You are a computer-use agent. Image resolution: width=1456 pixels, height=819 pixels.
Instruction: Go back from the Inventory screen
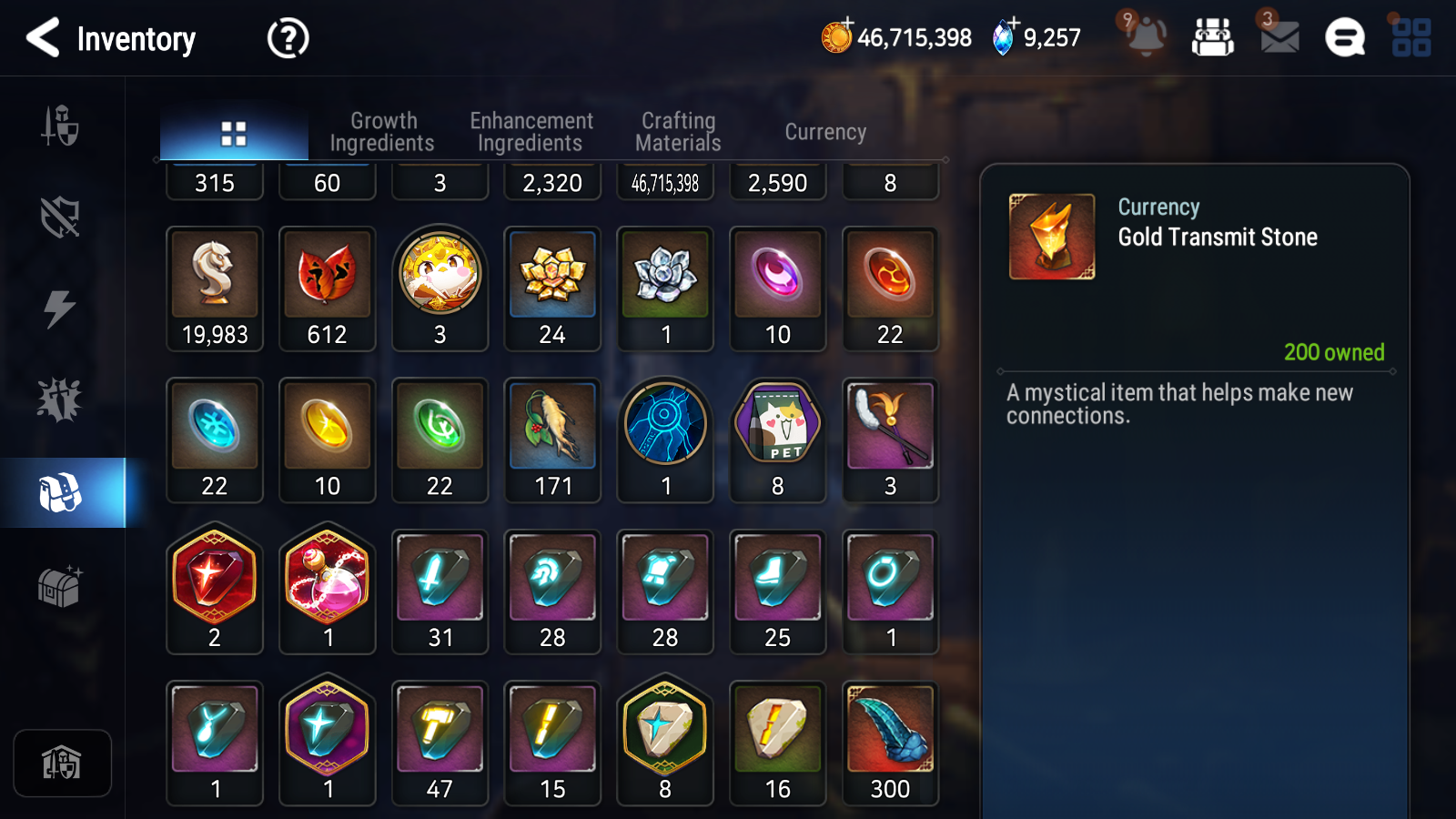coord(44,38)
